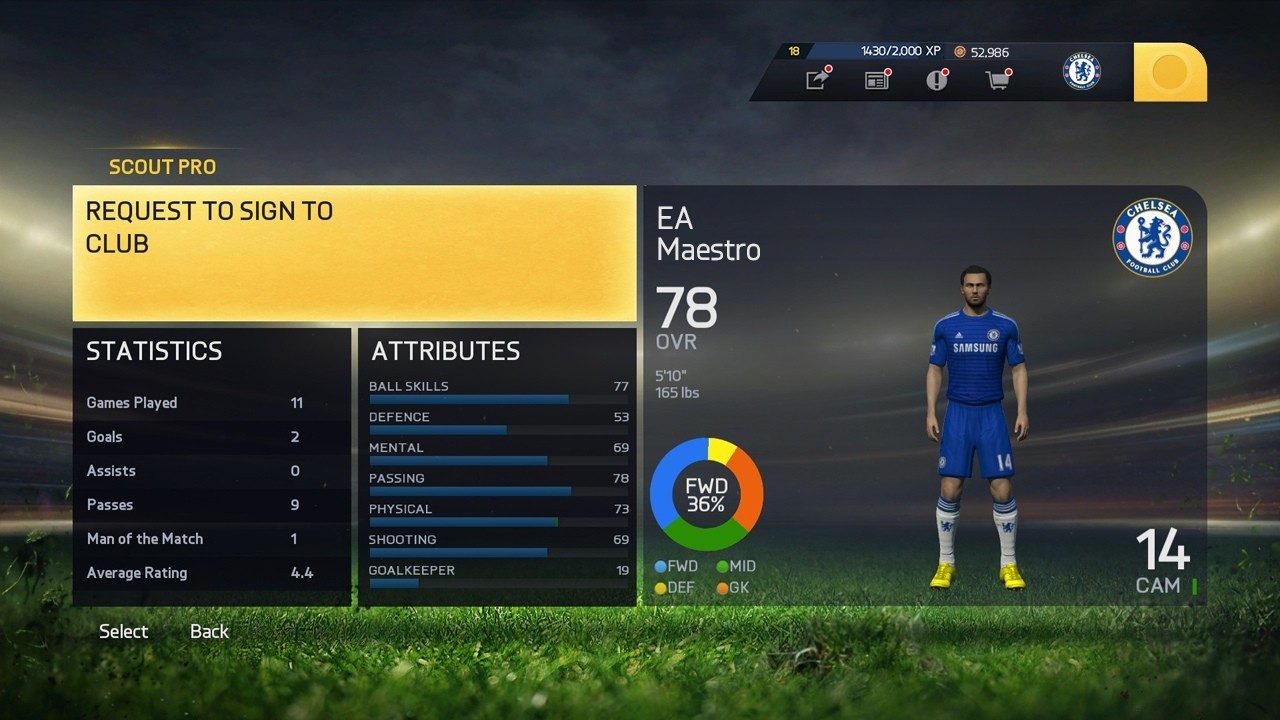The height and width of the screenshot is (720, 1280).
Task: Select the Chelsea club crest in the top bar
Action: [1081, 71]
